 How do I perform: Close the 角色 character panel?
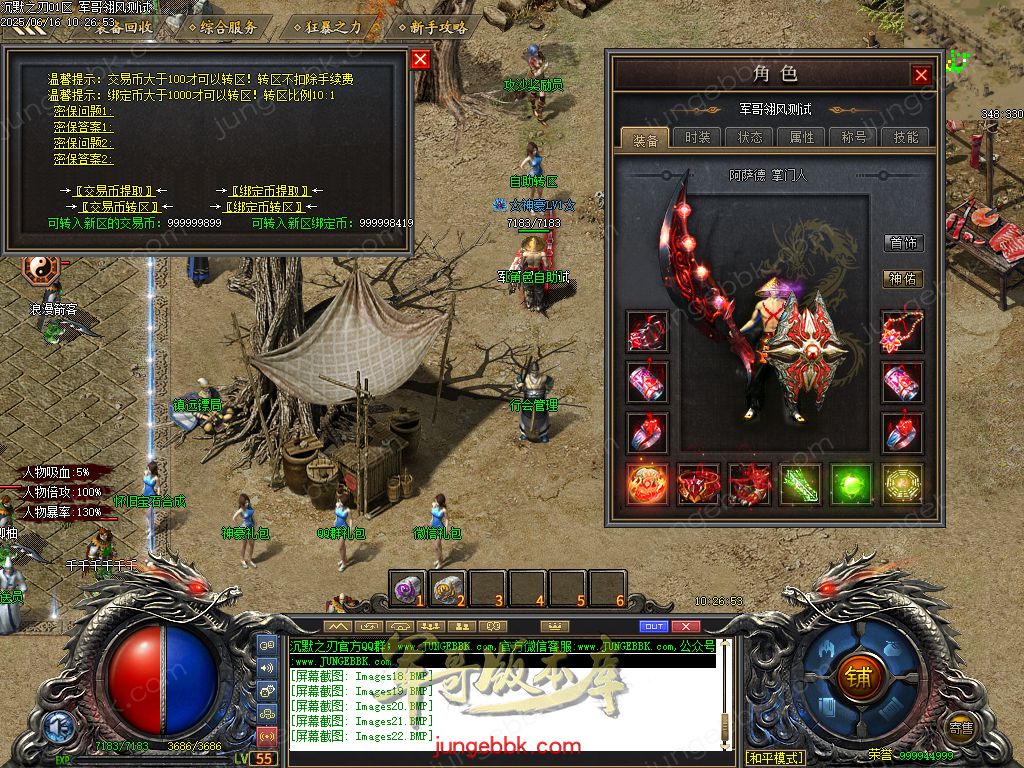tap(921, 75)
